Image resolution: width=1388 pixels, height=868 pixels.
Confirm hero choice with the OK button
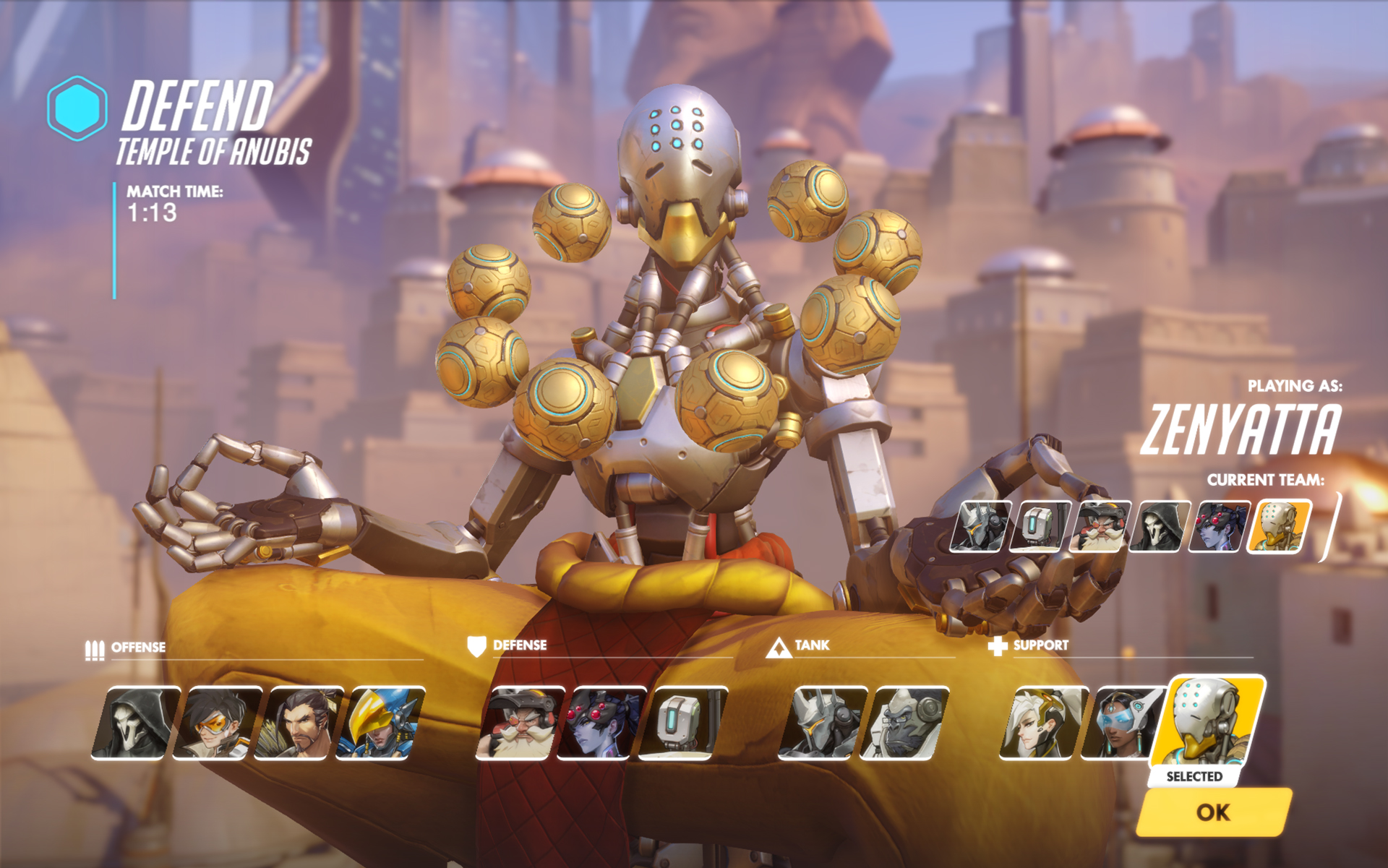1213,812
